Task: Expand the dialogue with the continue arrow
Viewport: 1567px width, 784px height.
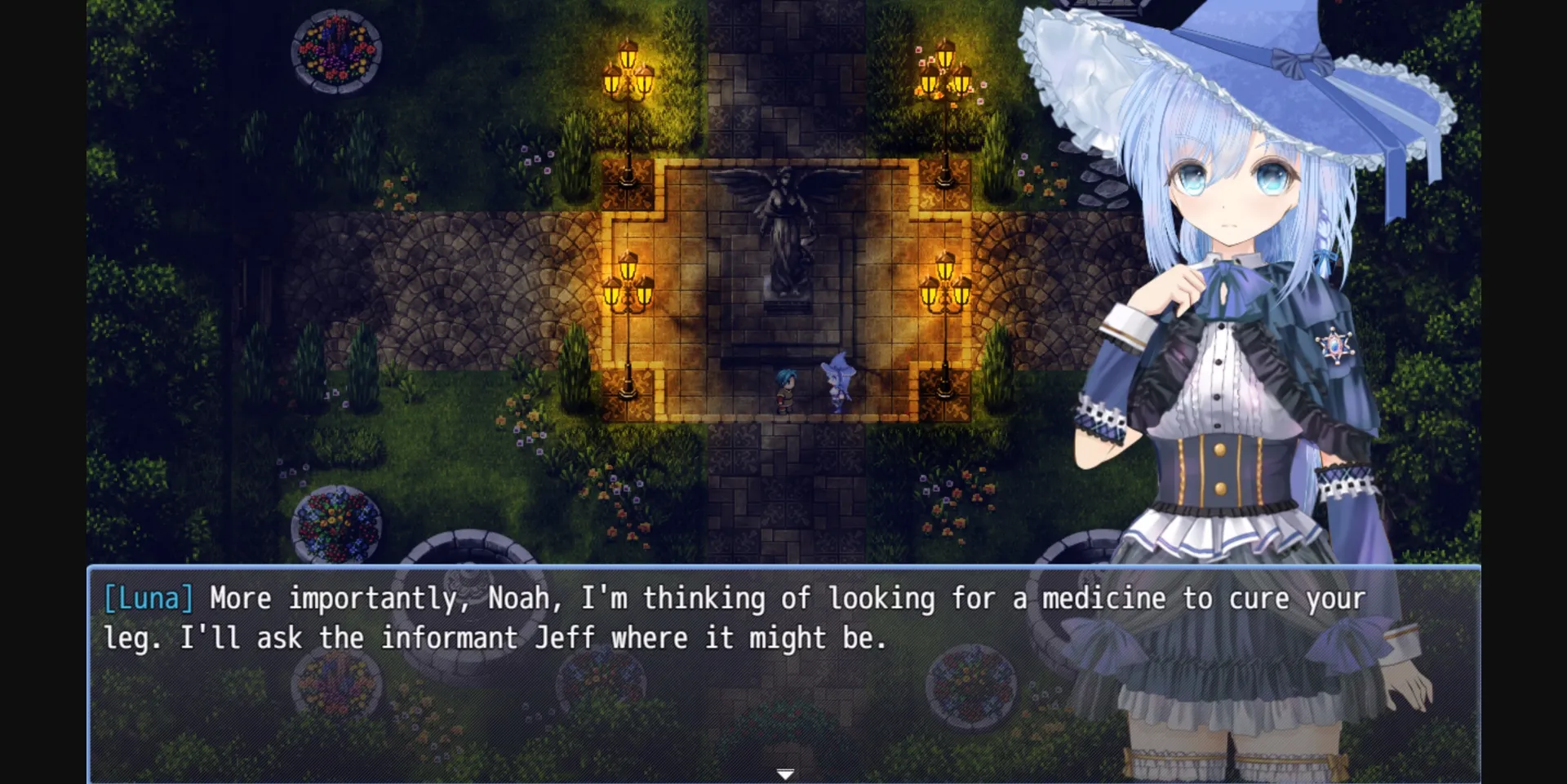Action: (x=786, y=773)
